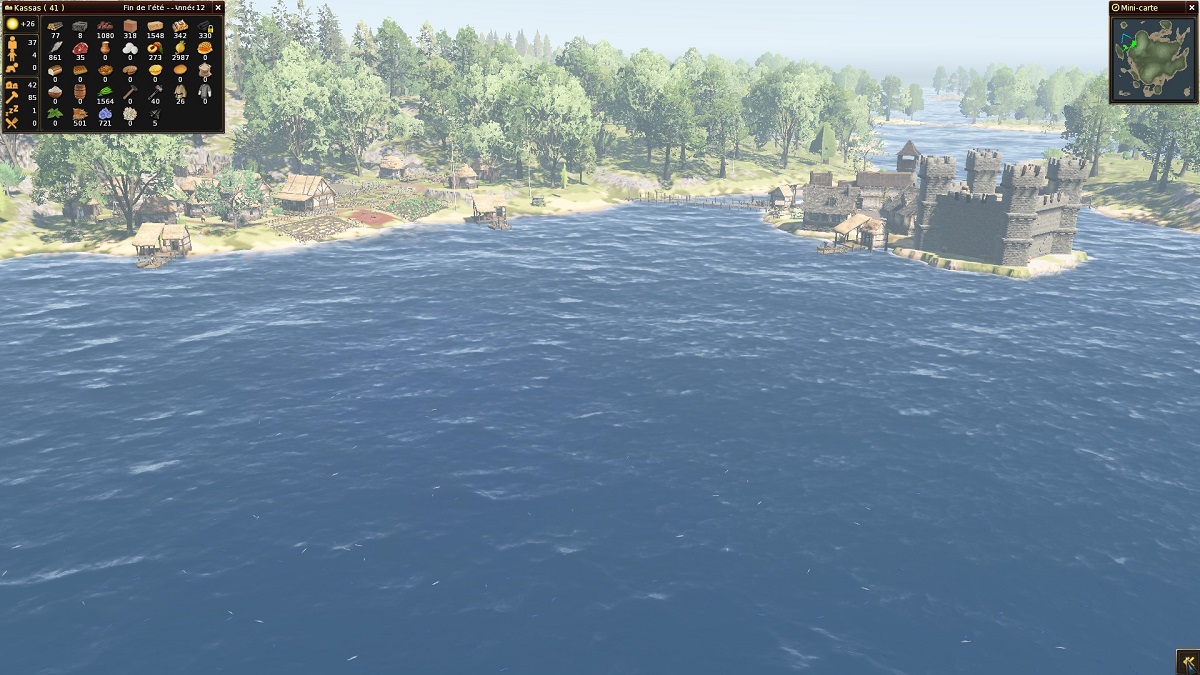The width and height of the screenshot is (1200, 675).
Task: Open the hammer tools menu button
Action: point(1187,662)
